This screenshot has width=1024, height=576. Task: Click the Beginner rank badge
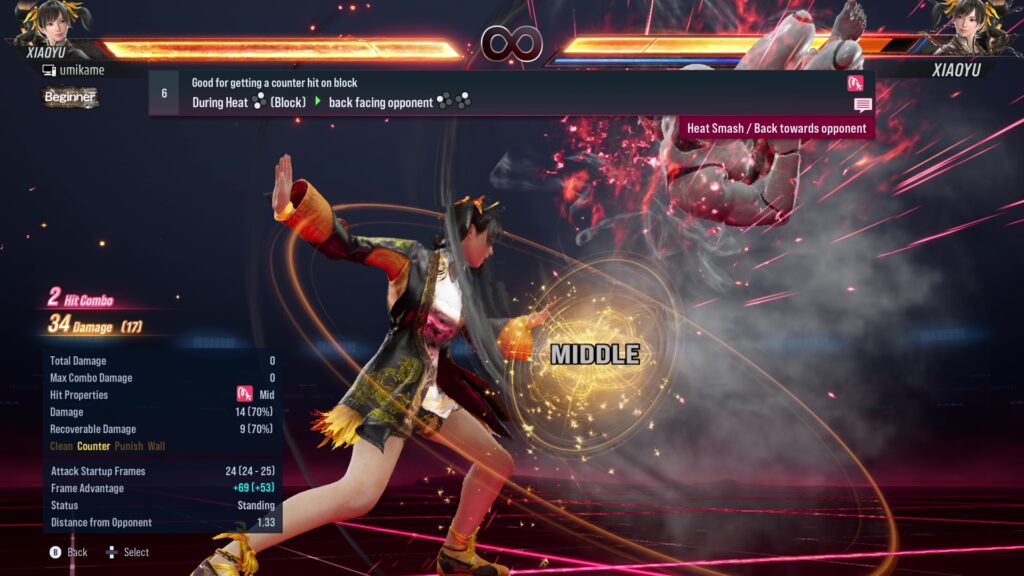[70, 97]
